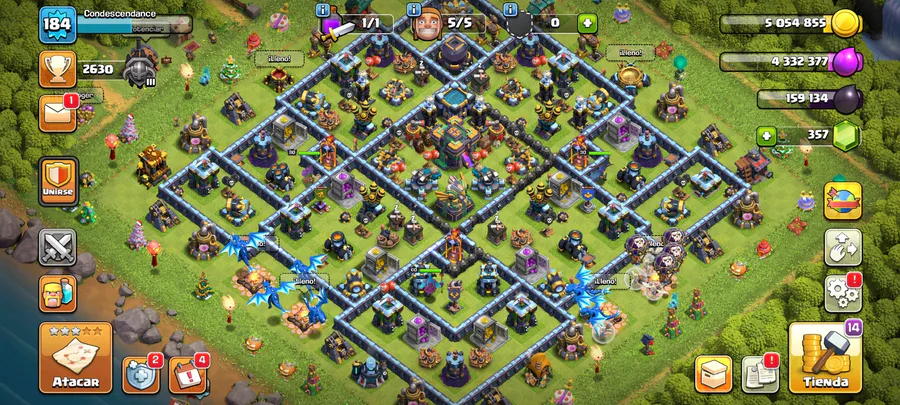Image resolution: width=900 pixels, height=405 pixels.
Task: Open the army crossed-swords menu
Action: click(58, 246)
